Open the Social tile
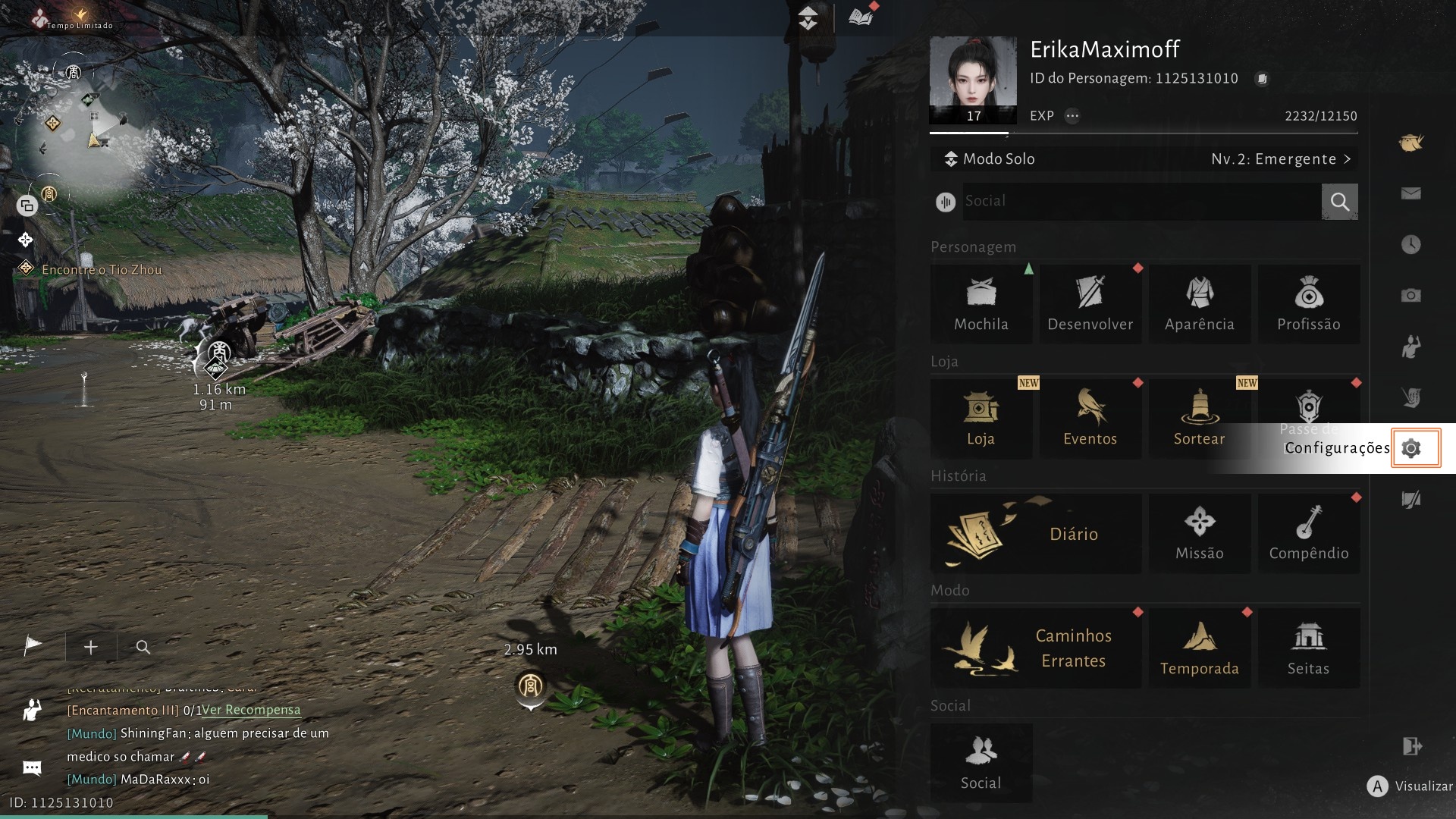This screenshot has width=1456, height=819. click(981, 763)
